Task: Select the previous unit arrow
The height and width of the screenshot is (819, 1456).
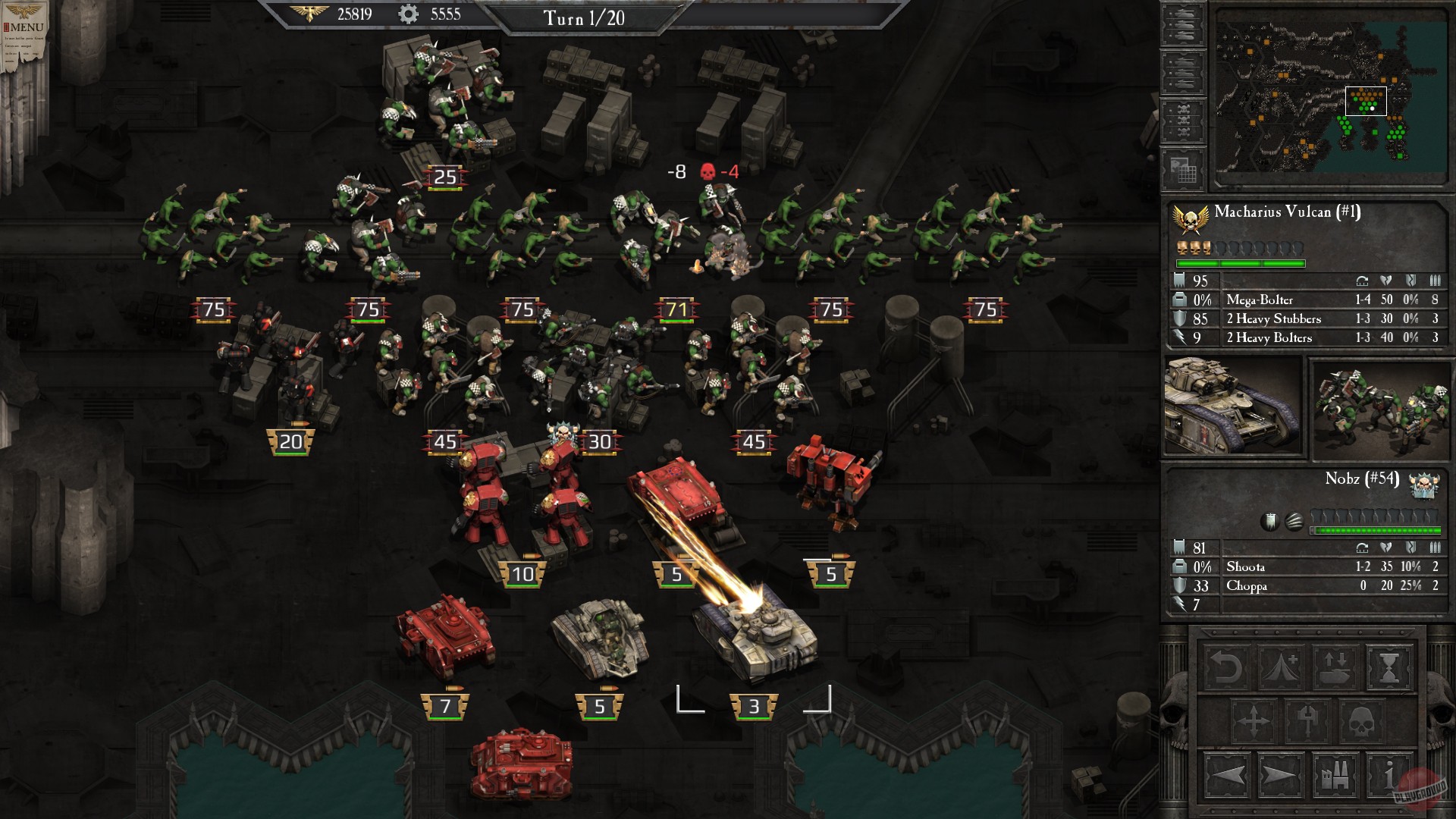Action: (1228, 775)
